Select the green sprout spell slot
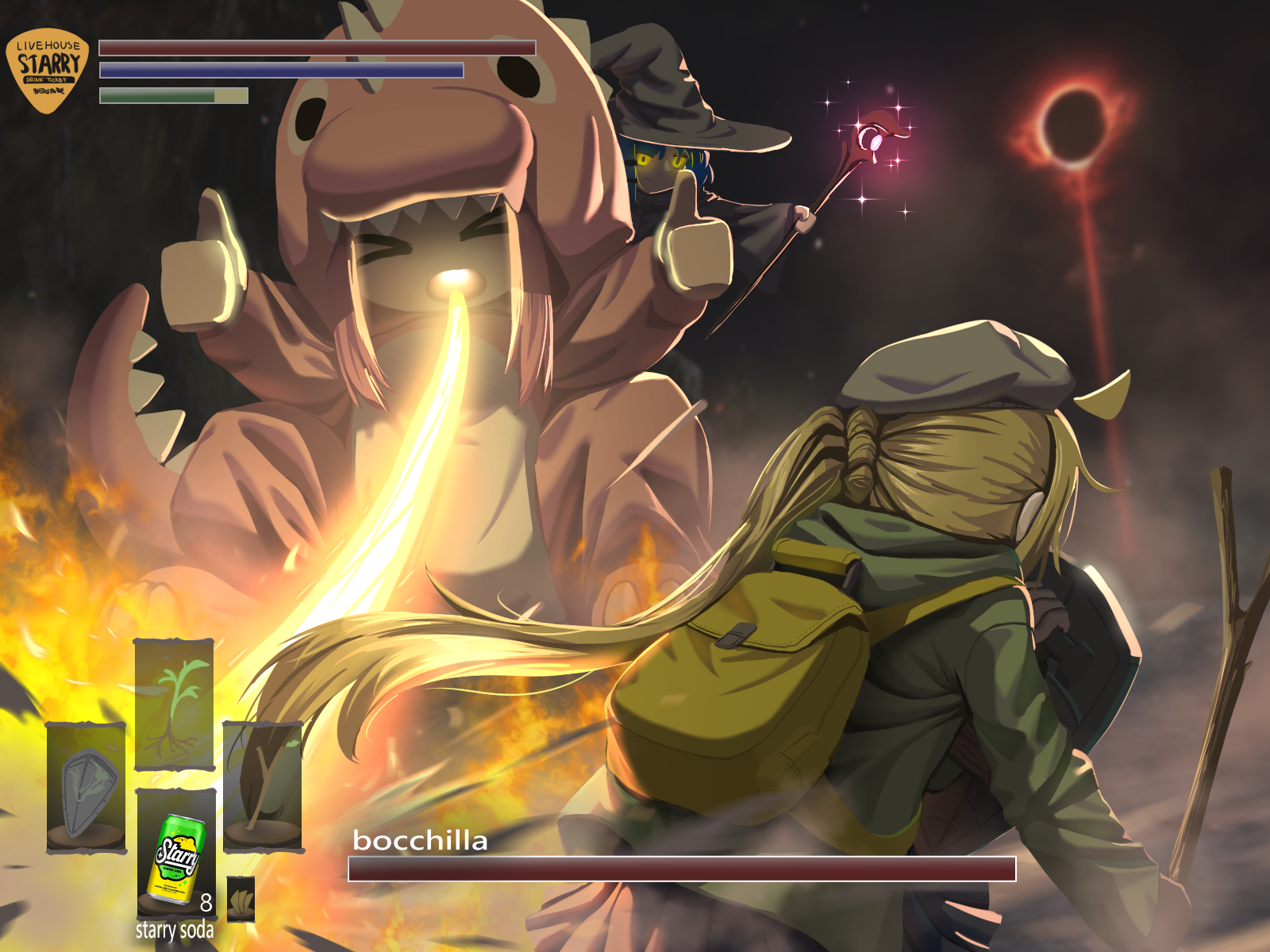This screenshot has height=952, width=1270. 174,704
